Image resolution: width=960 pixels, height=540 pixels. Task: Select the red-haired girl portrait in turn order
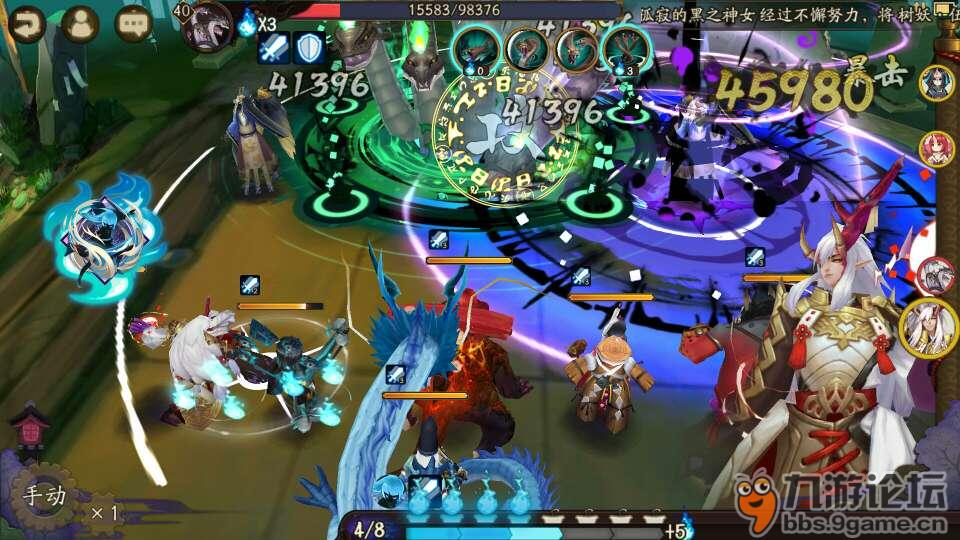click(x=936, y=148)
